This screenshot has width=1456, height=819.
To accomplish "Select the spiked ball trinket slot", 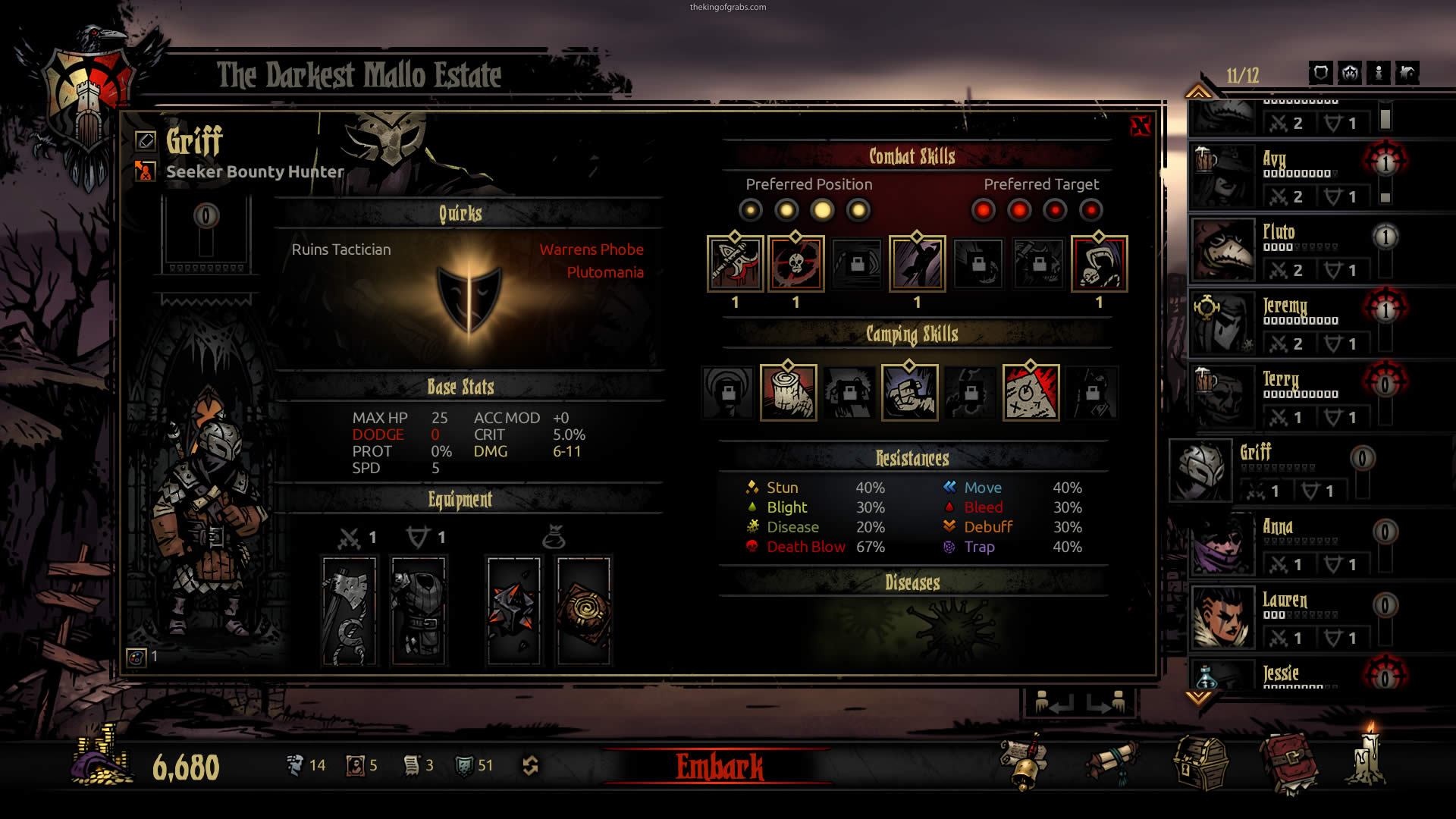I will 513,611.
